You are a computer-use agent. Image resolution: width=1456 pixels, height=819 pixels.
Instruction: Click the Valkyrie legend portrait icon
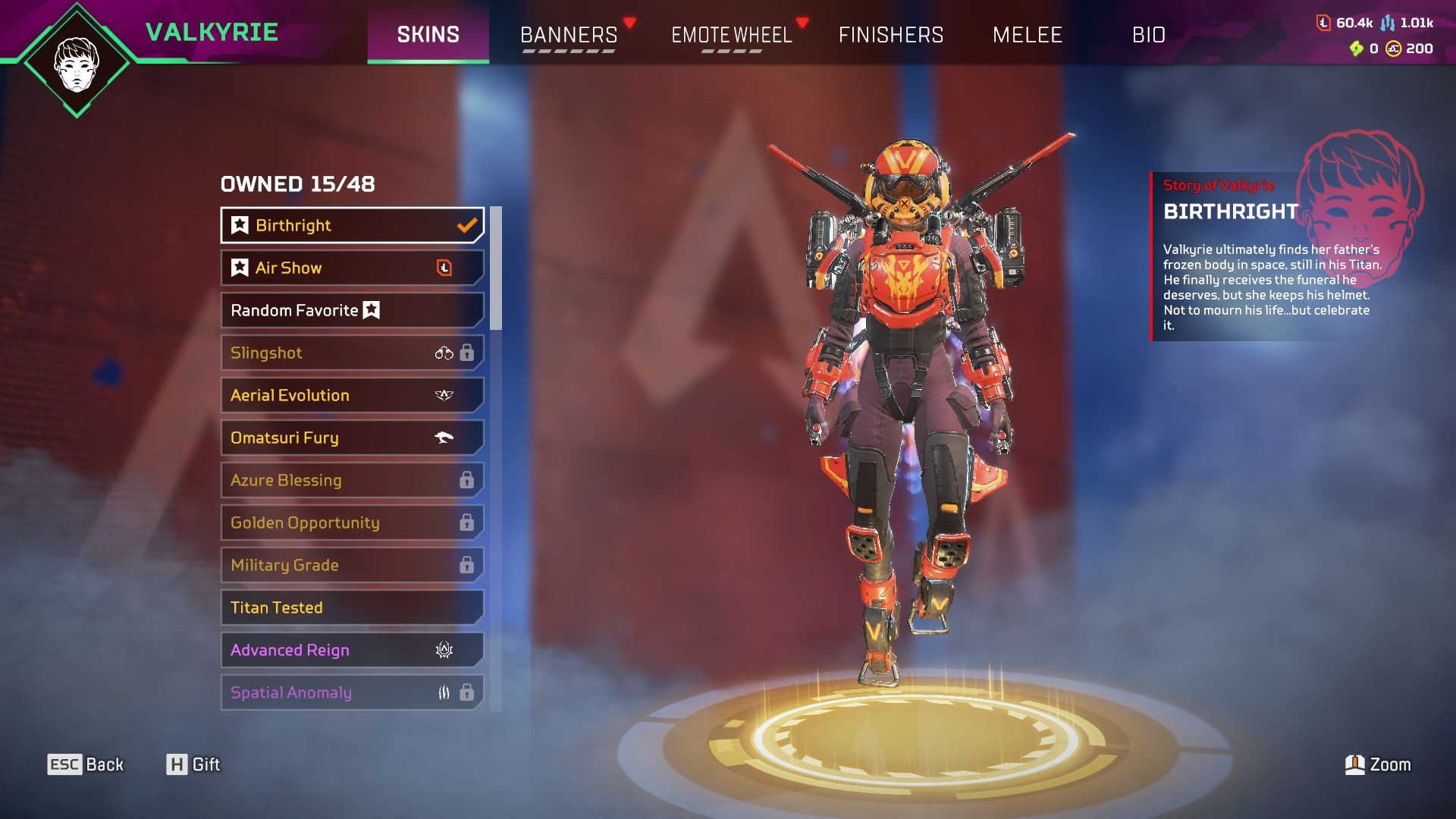[x=77, y=64]
